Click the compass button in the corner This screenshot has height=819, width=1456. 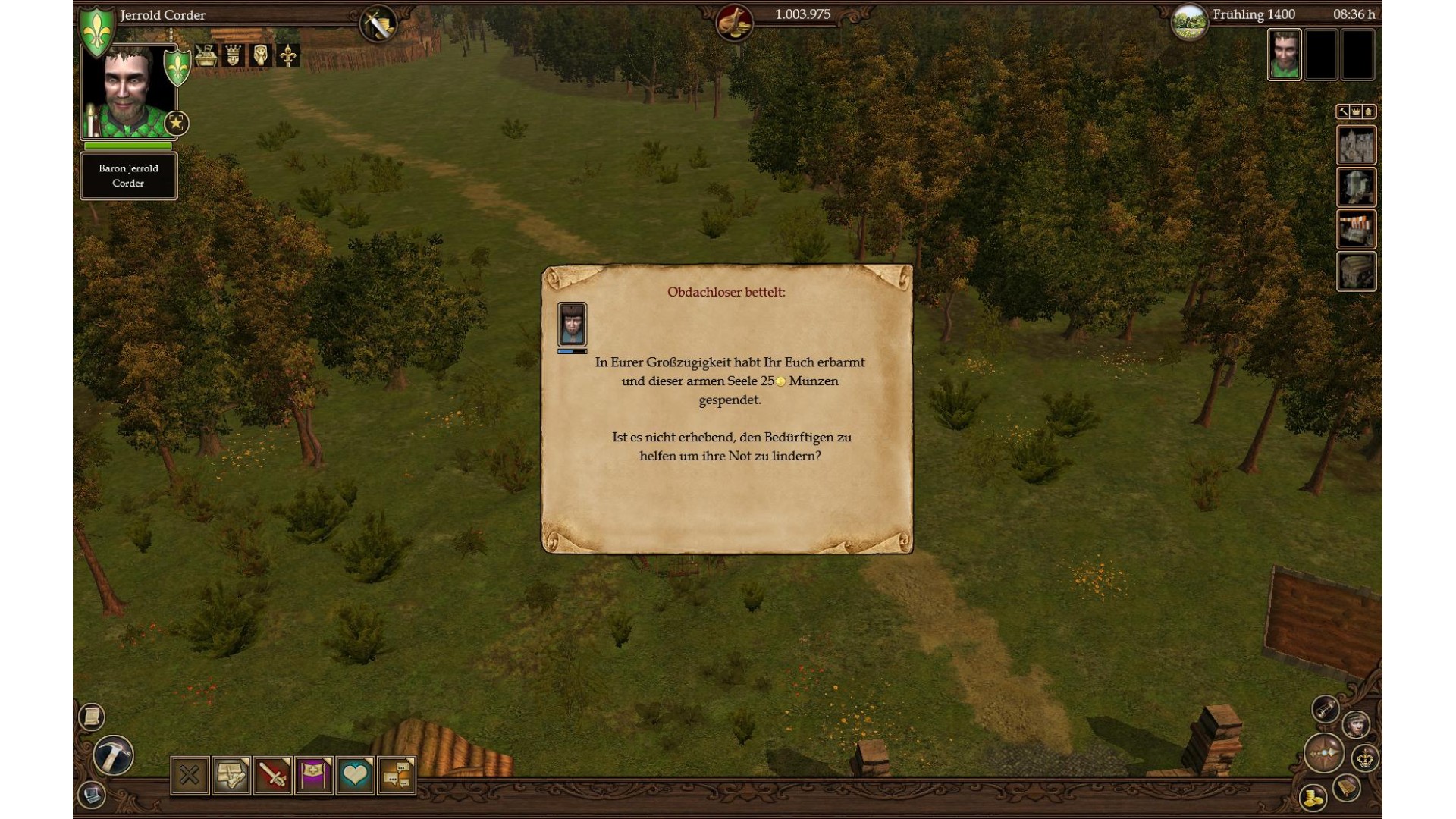[x=1324, y=753]
